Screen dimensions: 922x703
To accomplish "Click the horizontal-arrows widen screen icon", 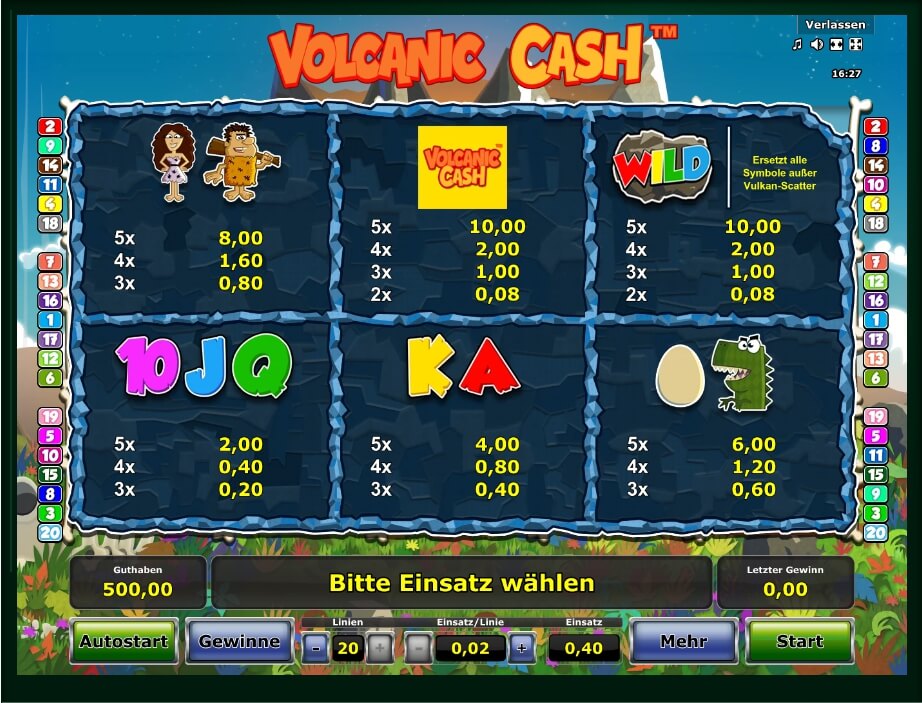I will pyautogui.click(x=836, y=44).
